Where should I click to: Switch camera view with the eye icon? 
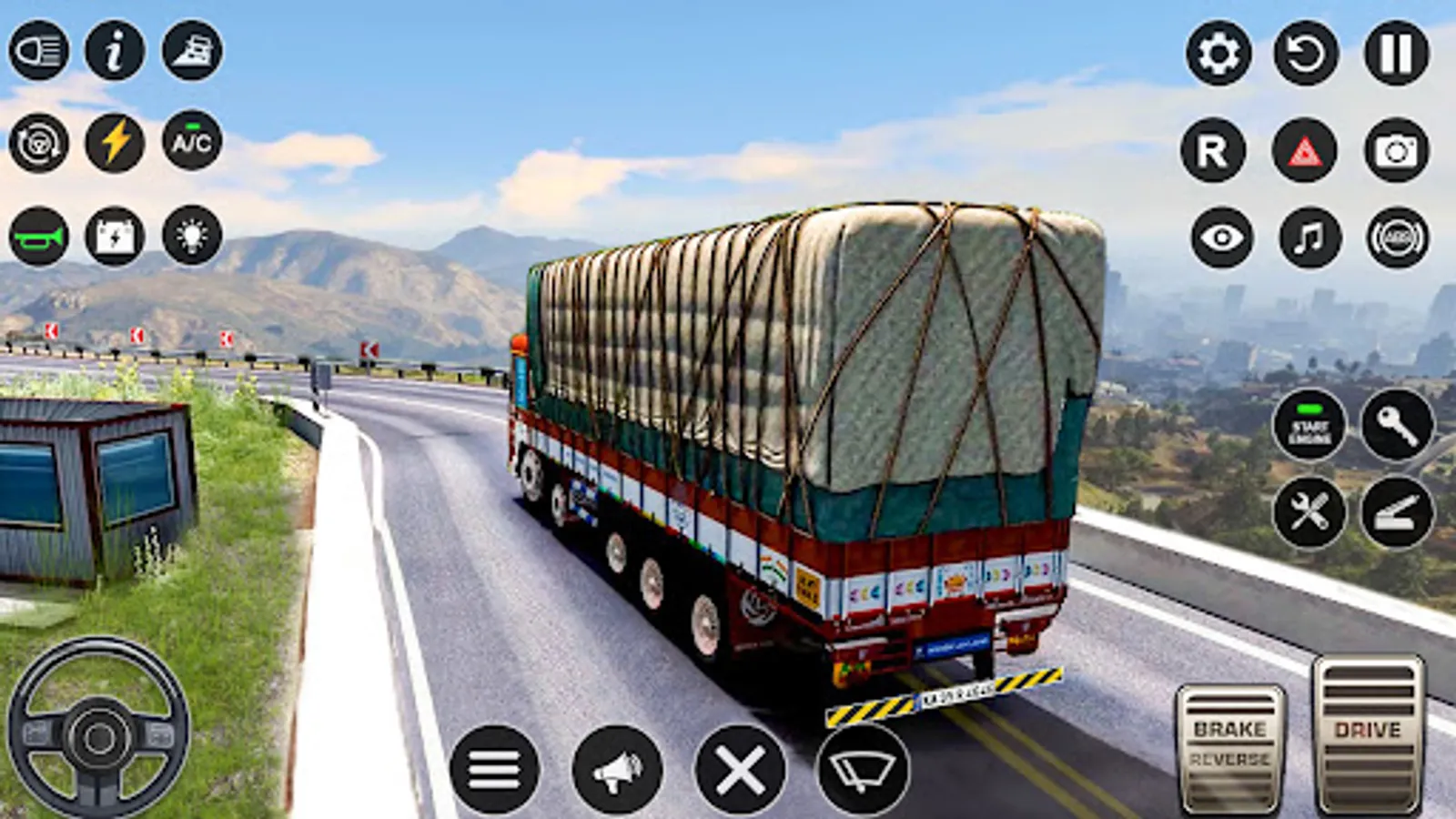point(1221,238)
